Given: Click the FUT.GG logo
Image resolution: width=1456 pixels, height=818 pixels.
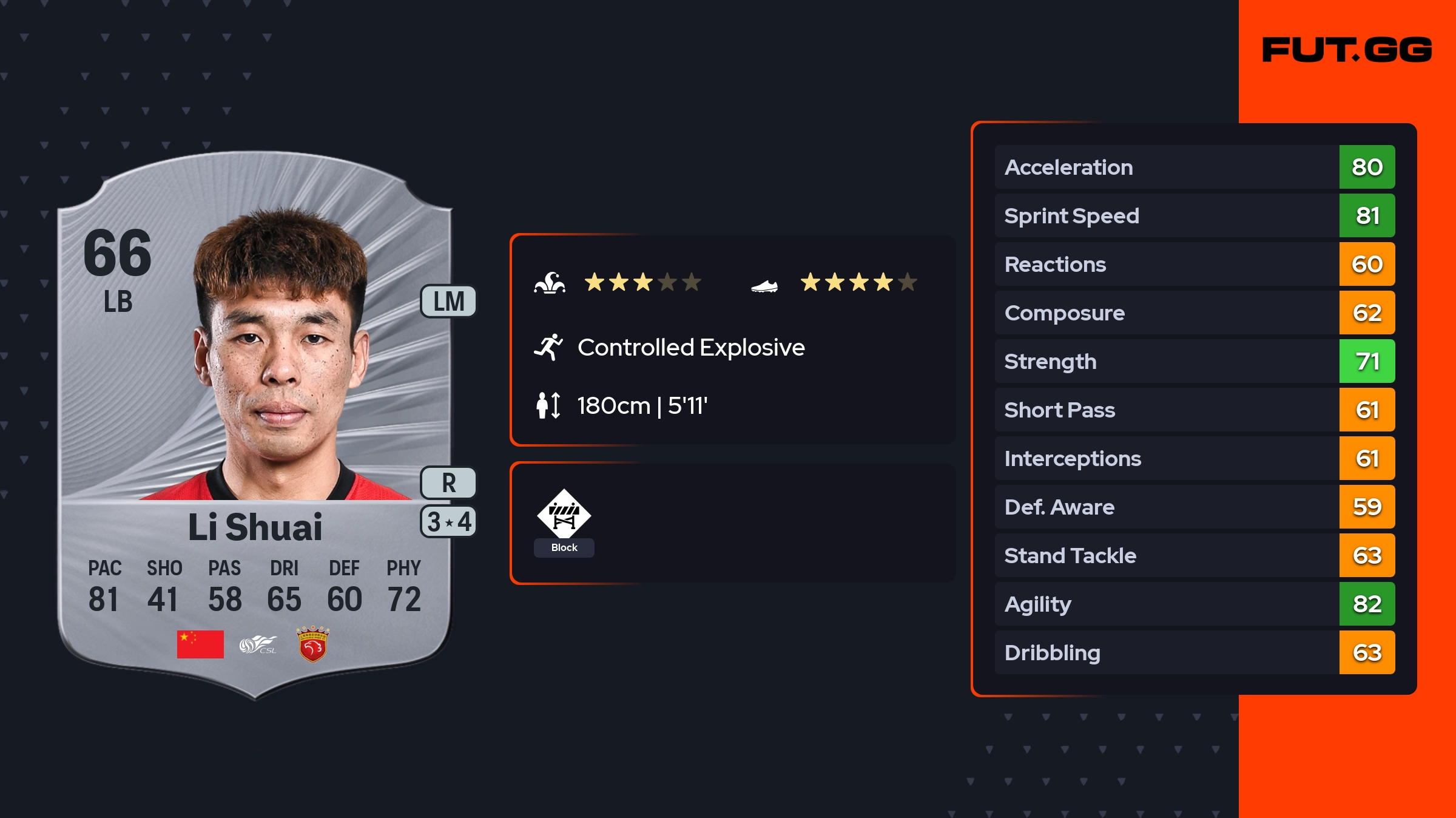Looking at the screenshot, I should 1347,50.
